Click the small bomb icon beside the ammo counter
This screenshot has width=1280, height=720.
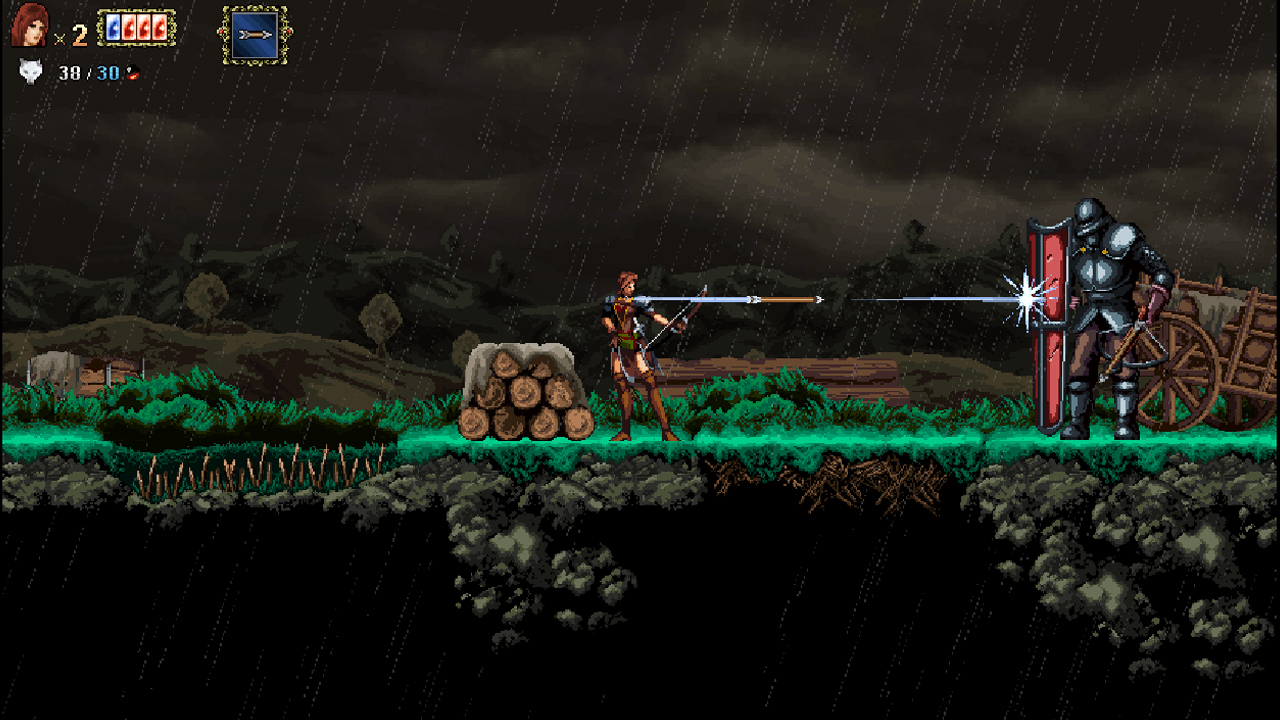tap(132, 74)
